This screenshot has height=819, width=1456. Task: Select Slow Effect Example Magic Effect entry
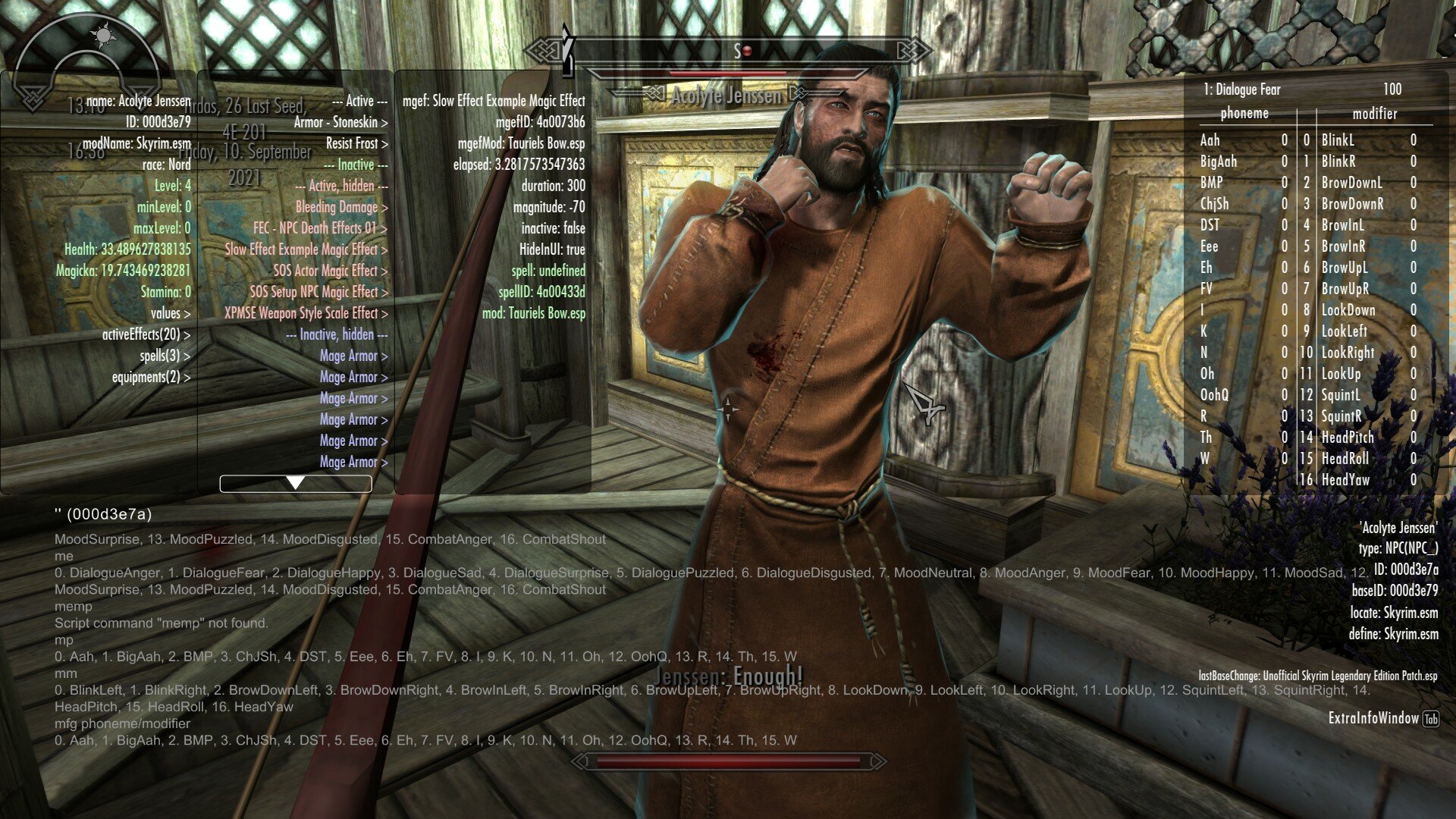click(305, 249)
